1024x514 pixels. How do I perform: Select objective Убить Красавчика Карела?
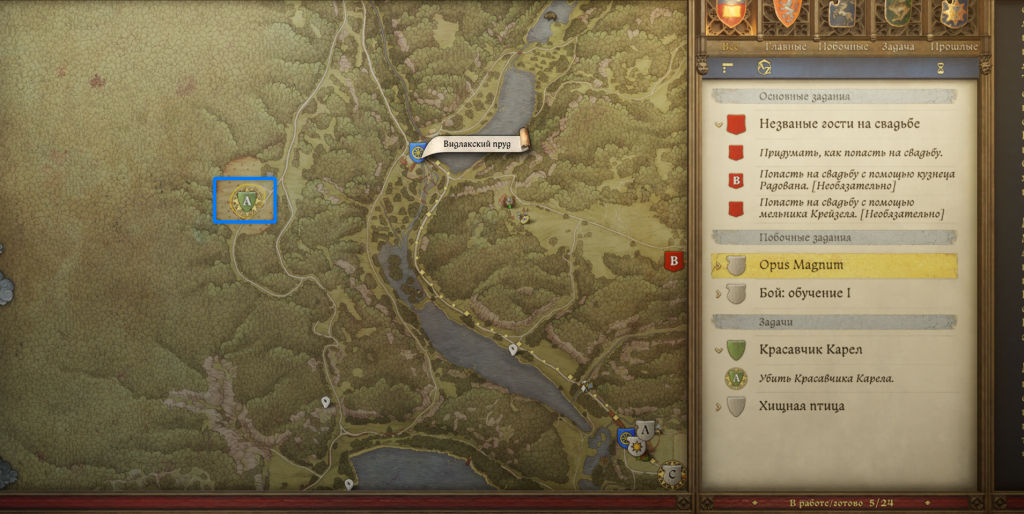coord(826,378)
